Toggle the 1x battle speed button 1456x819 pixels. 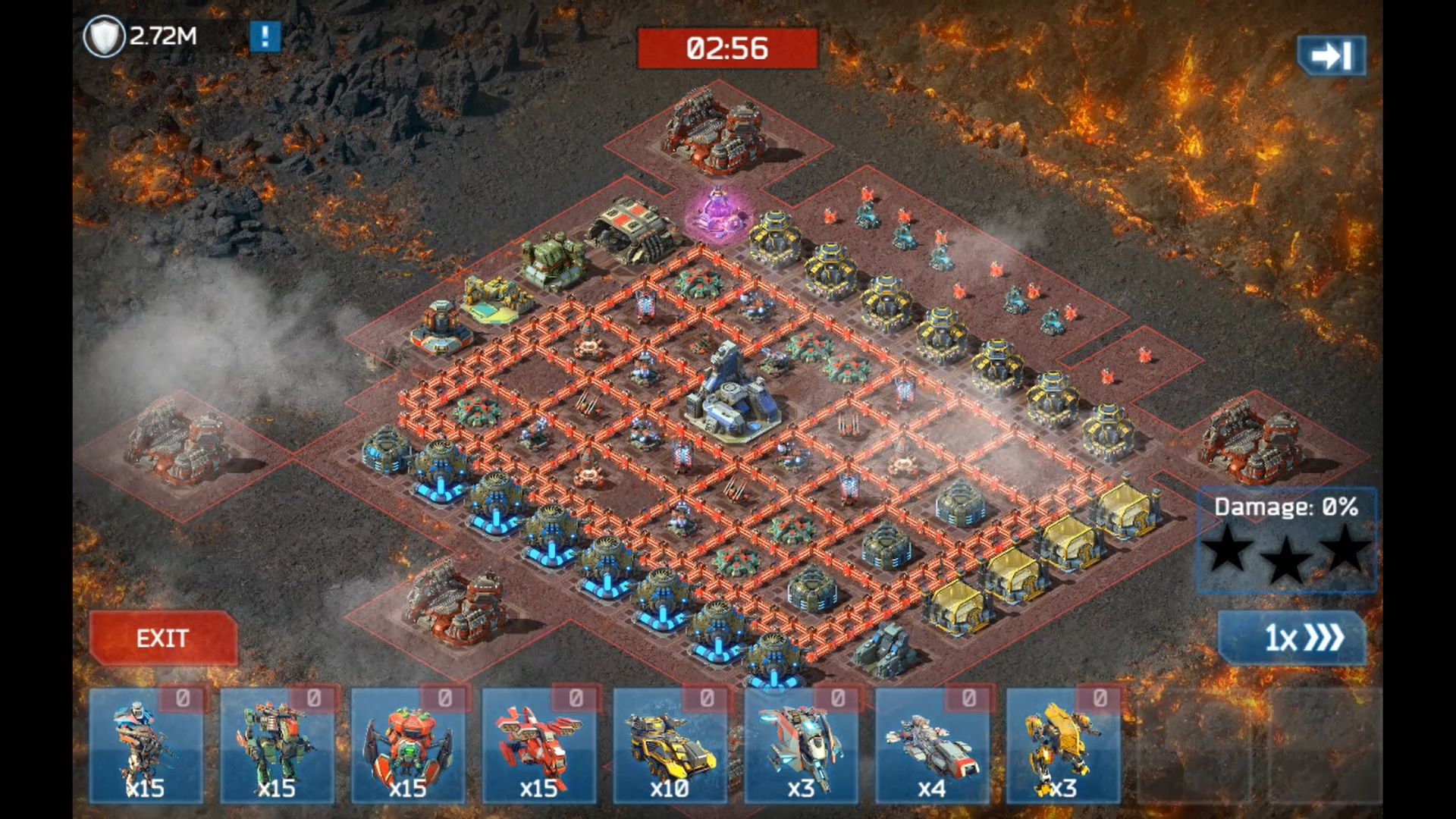tap(1291, 638)
